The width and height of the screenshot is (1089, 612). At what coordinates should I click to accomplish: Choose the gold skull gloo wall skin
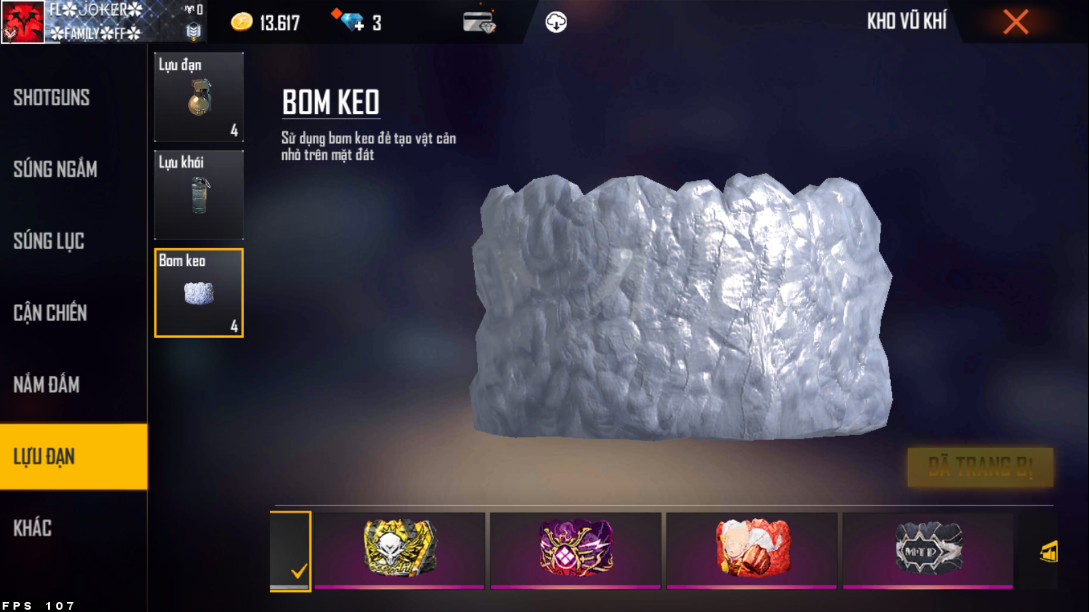[400, 549]
